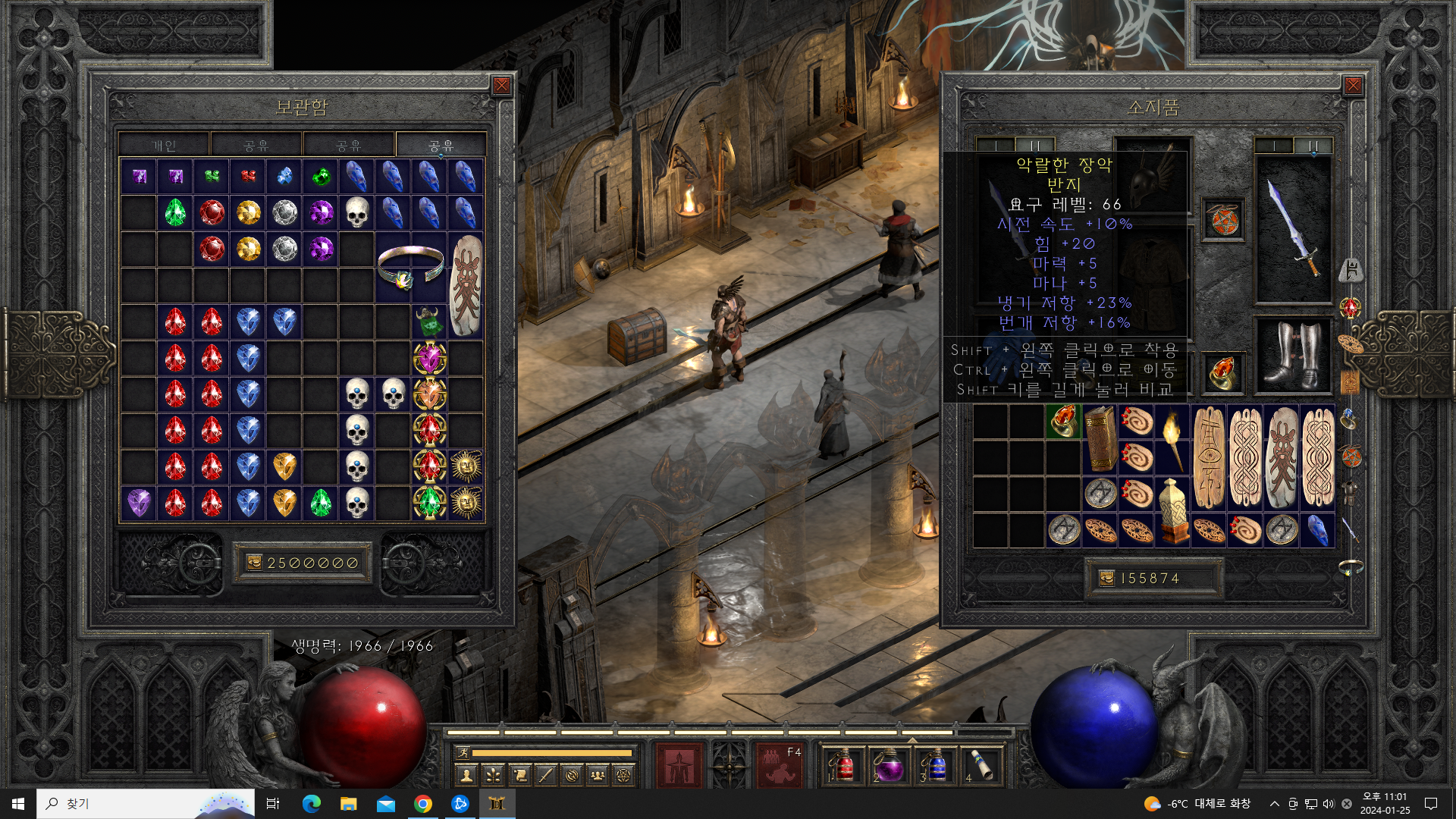
Task: Pick up the jeweled circlet in stash
Action: (x=410, y=267)
